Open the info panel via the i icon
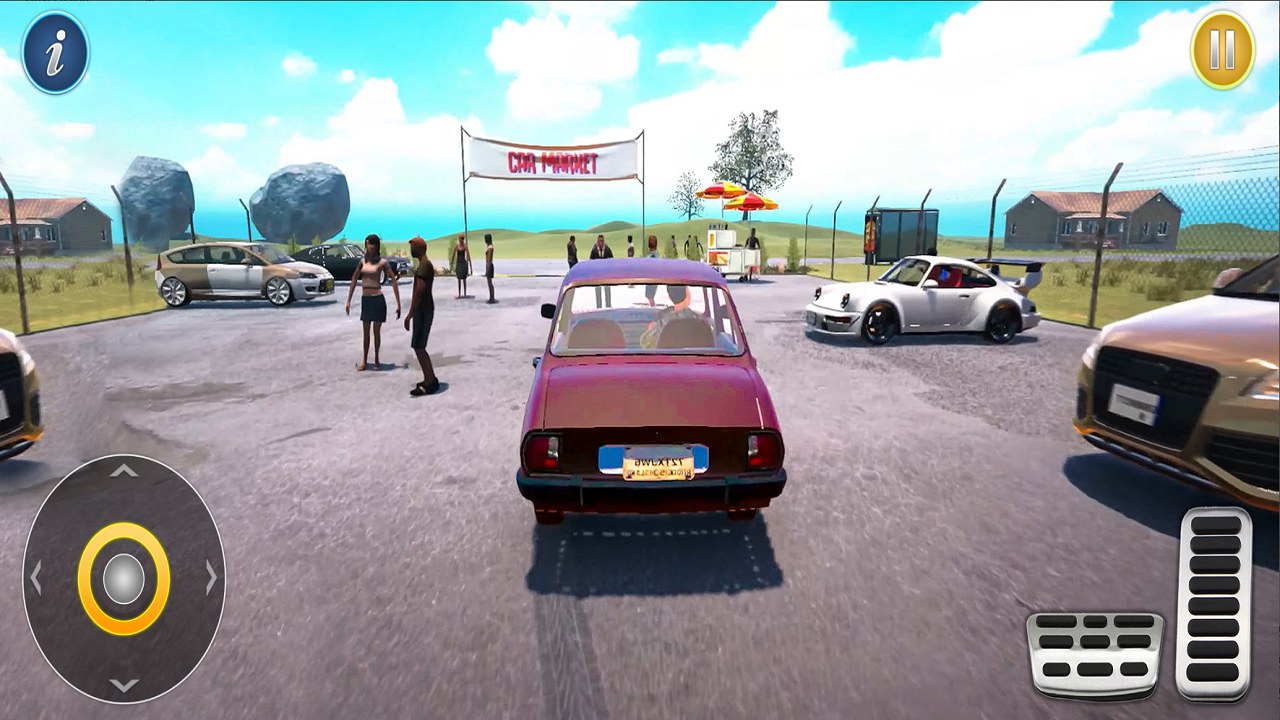This screenshot has height=720, width=1280. (x=55, y=51)
